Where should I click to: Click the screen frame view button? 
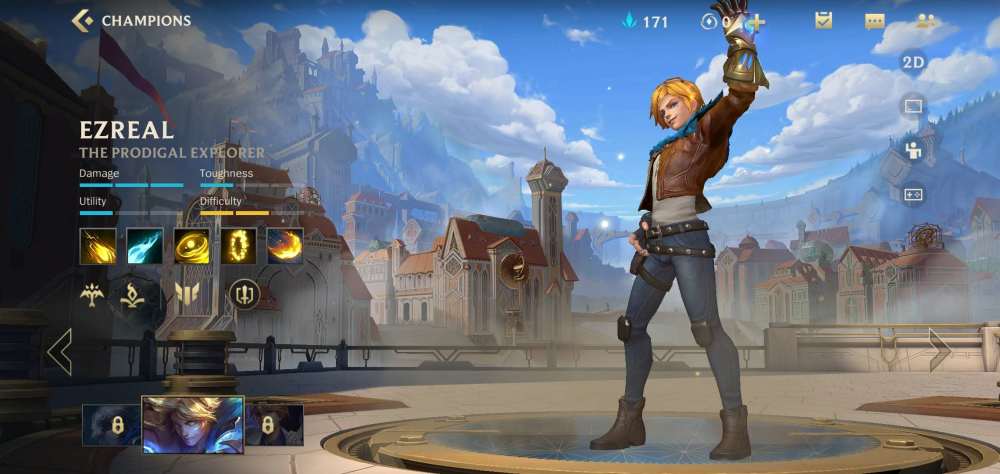tap(913, 106)
